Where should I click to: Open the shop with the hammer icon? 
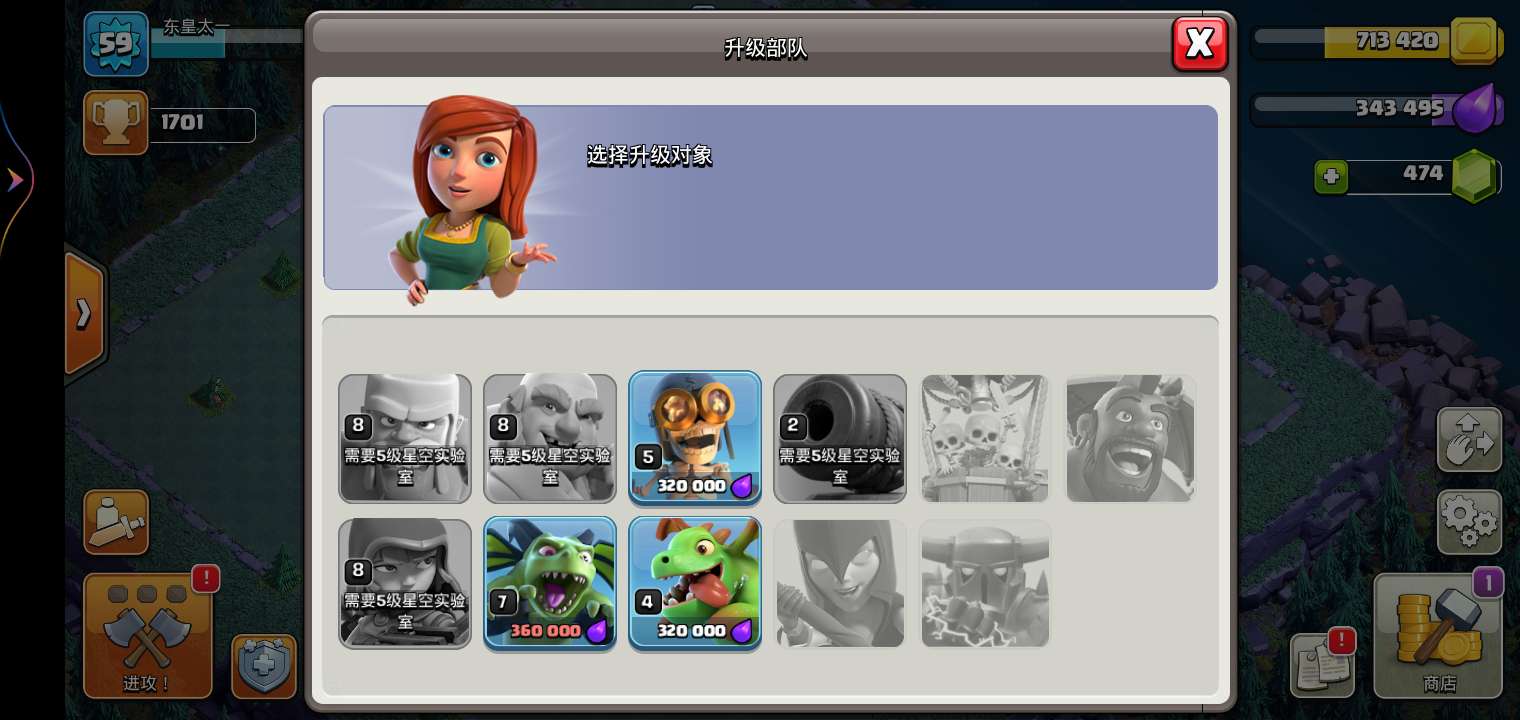click(1438, 635)
